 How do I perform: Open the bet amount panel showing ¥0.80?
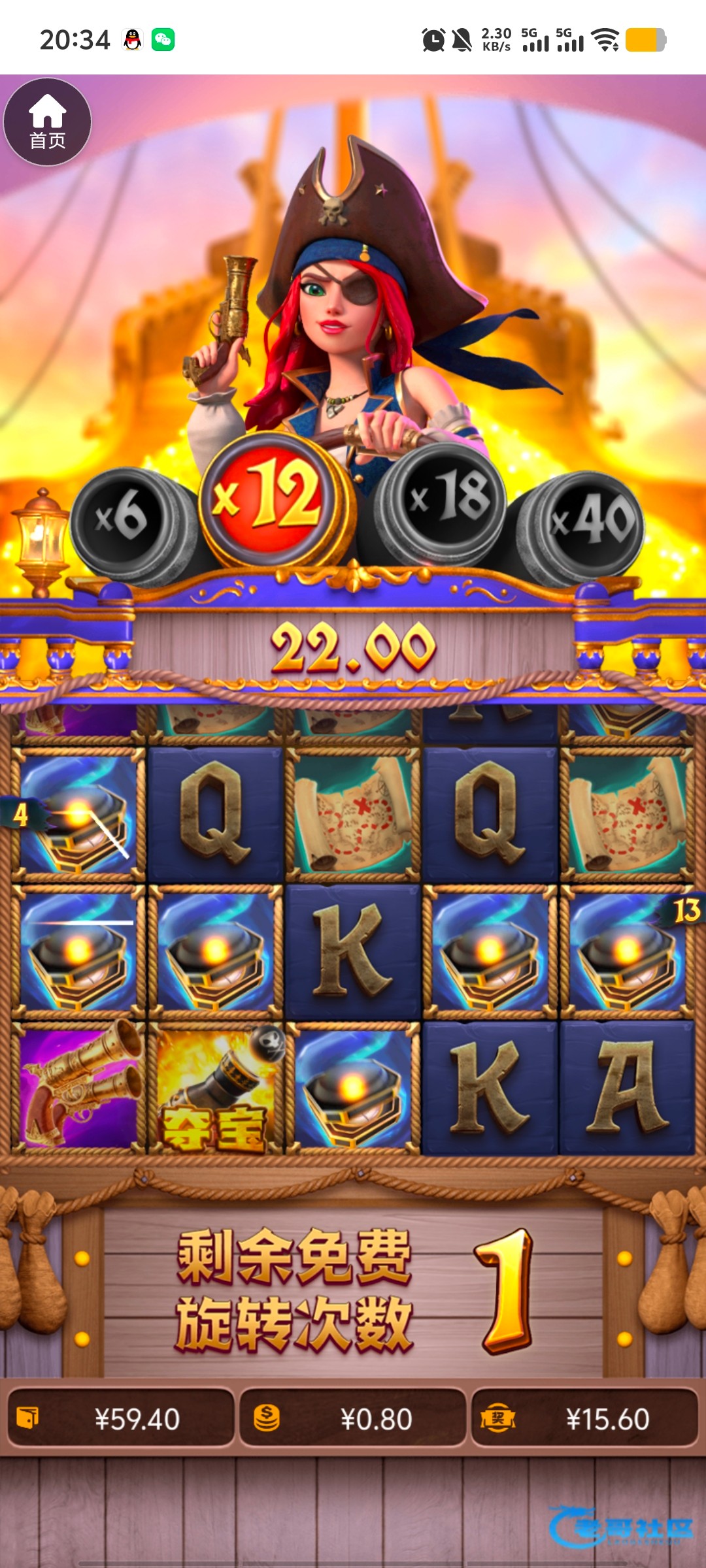[353, 1419]
